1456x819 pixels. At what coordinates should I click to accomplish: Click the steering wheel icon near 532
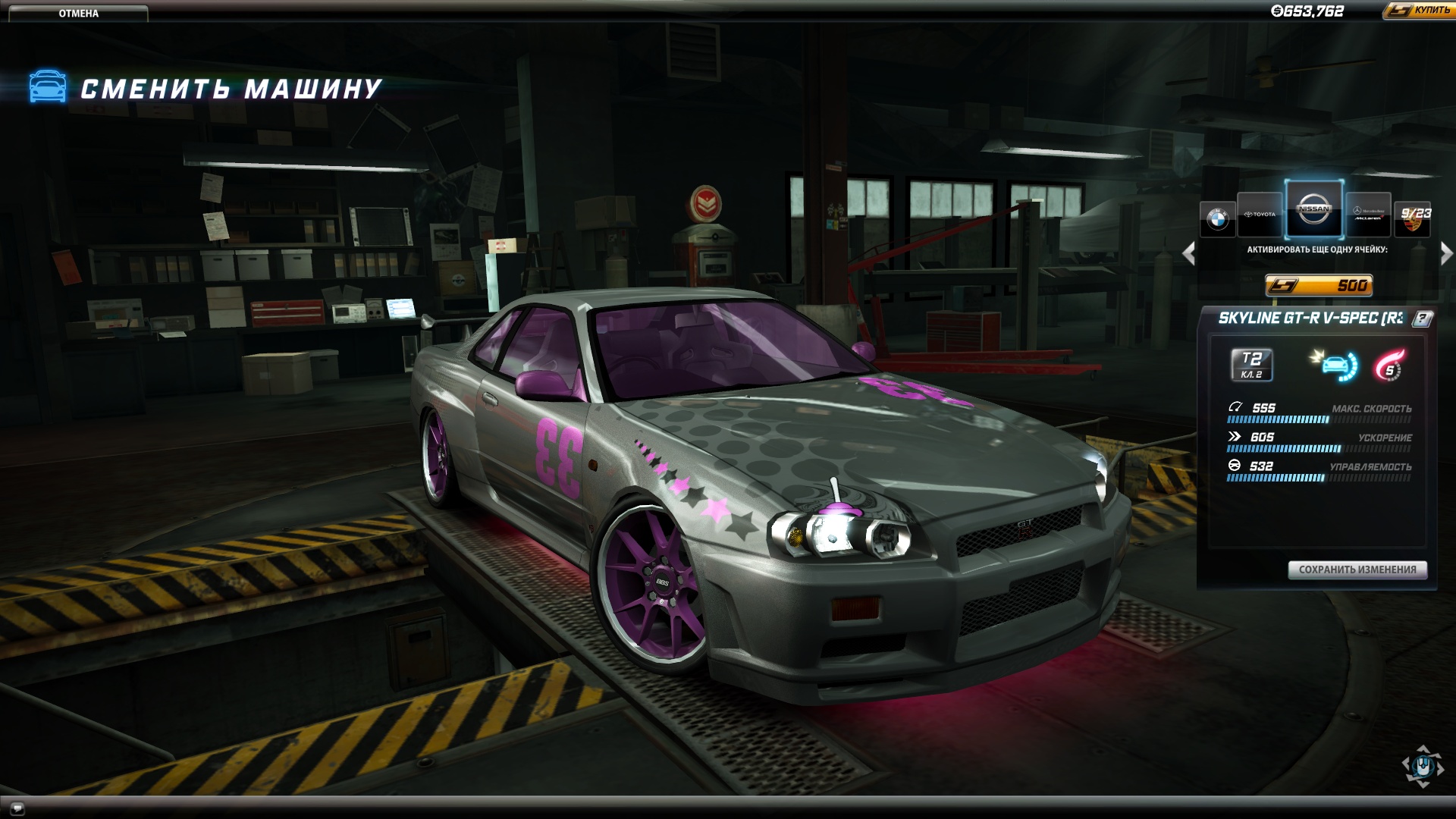1234,466
